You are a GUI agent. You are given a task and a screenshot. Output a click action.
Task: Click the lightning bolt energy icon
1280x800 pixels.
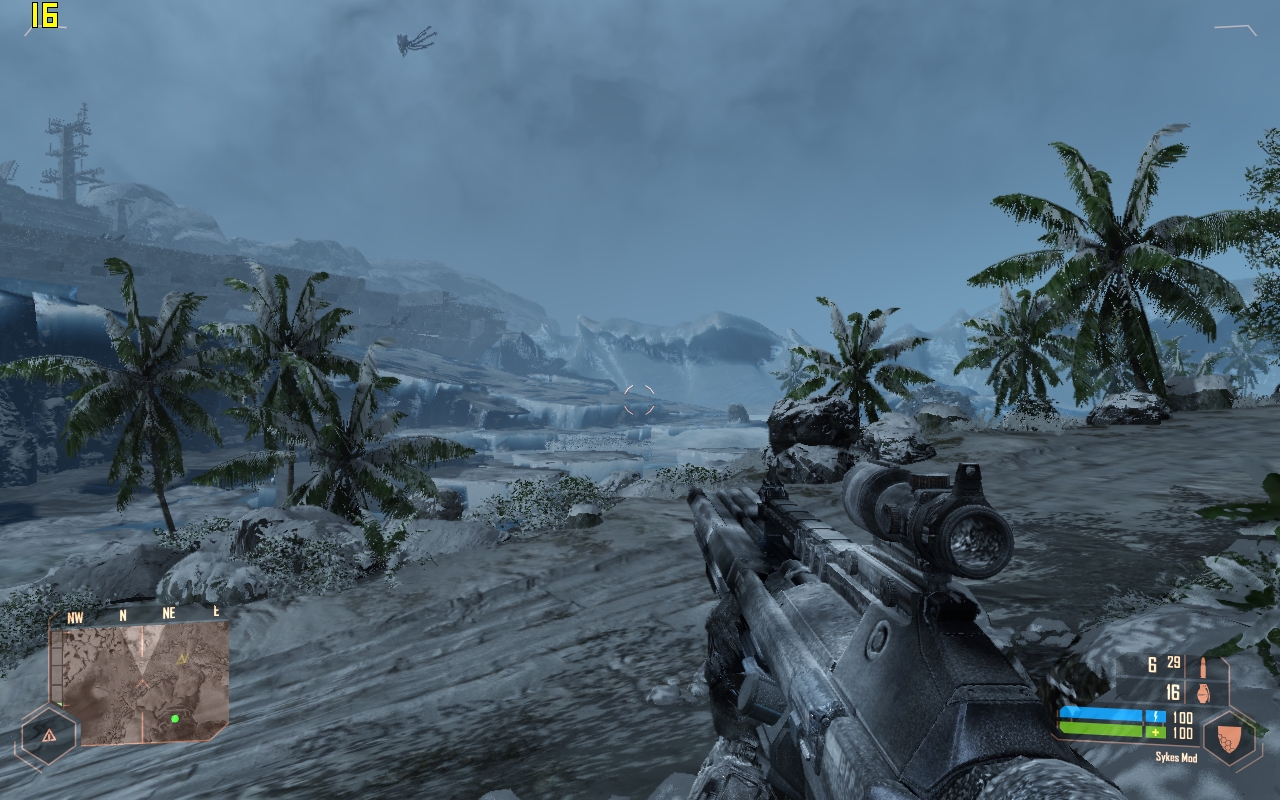click(x=1157, y=715)
